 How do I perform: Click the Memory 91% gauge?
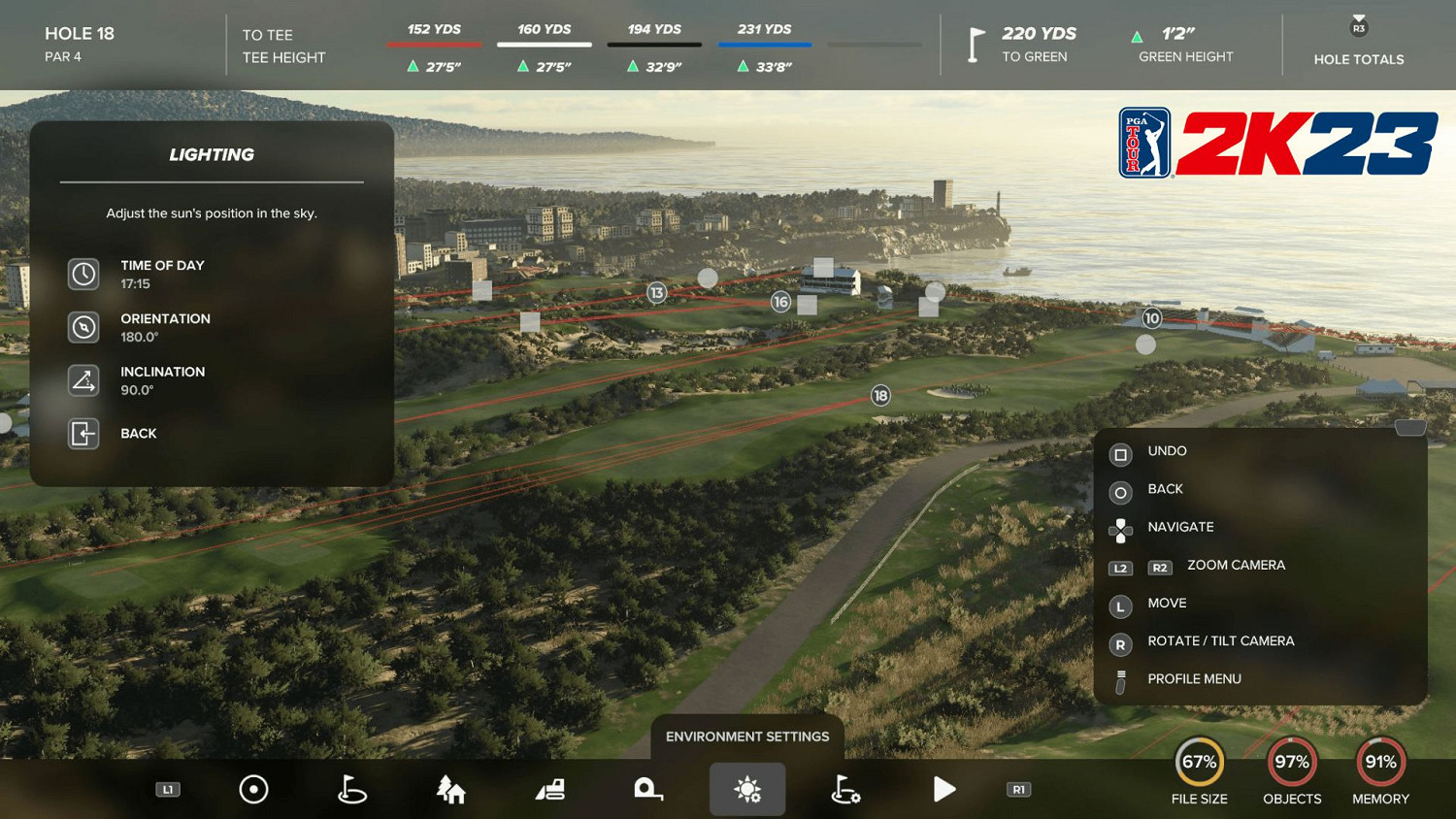click(1380, 762)
